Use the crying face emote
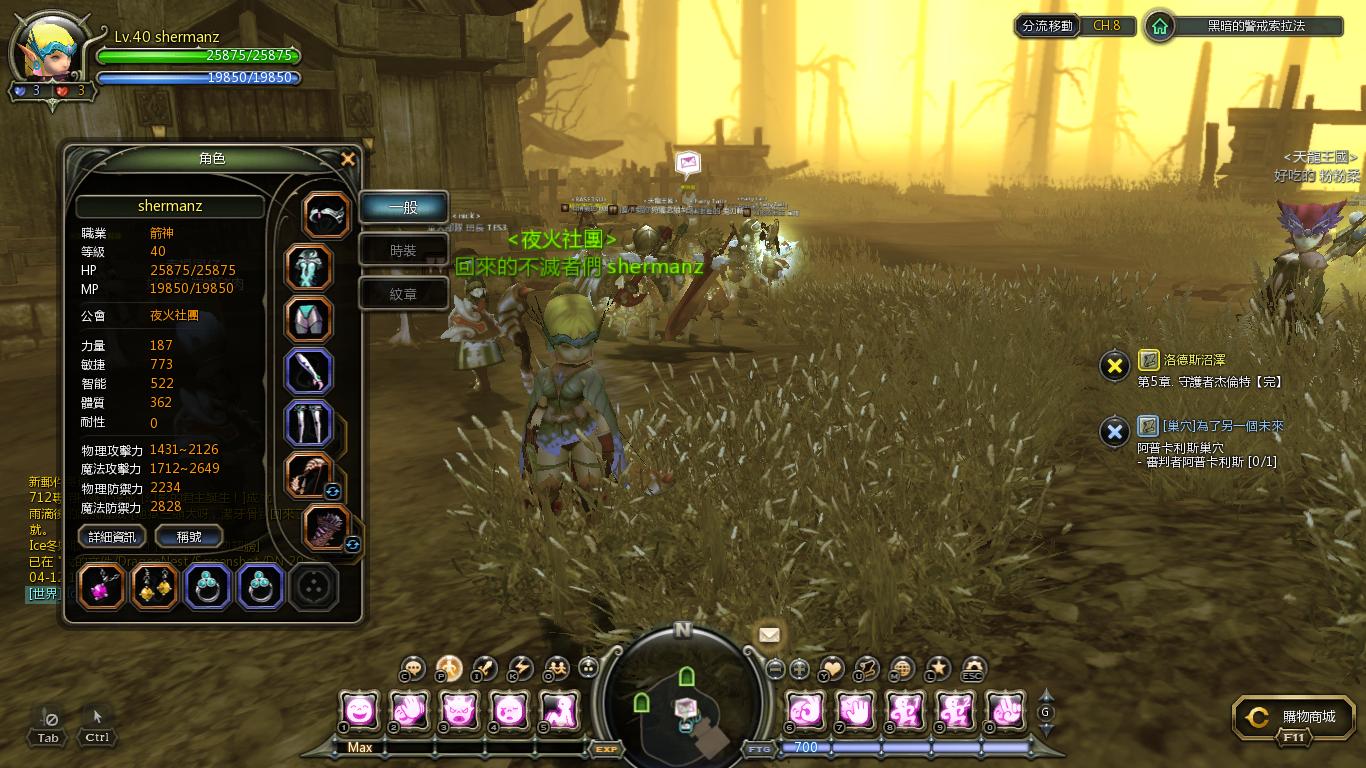 point(509,711)
